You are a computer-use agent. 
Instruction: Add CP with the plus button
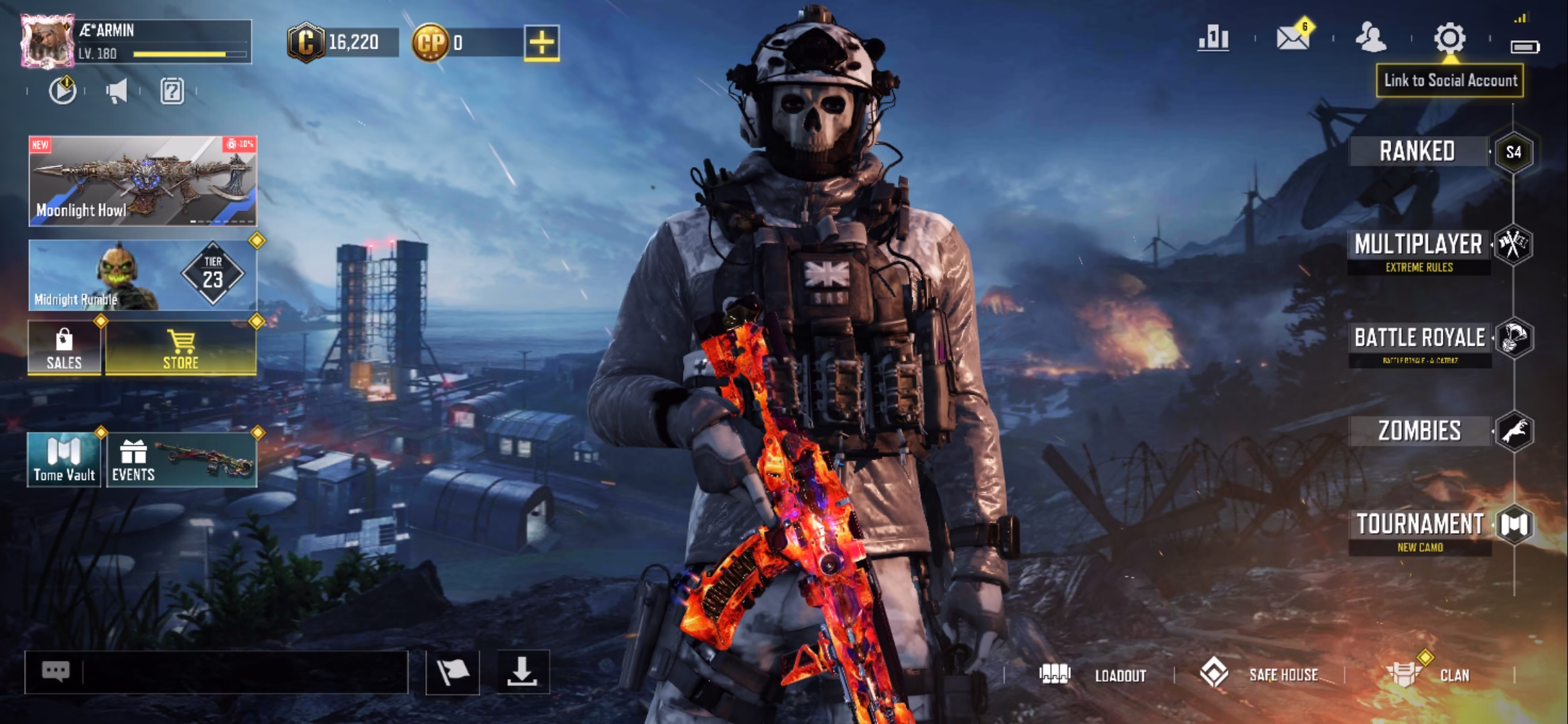541,43
